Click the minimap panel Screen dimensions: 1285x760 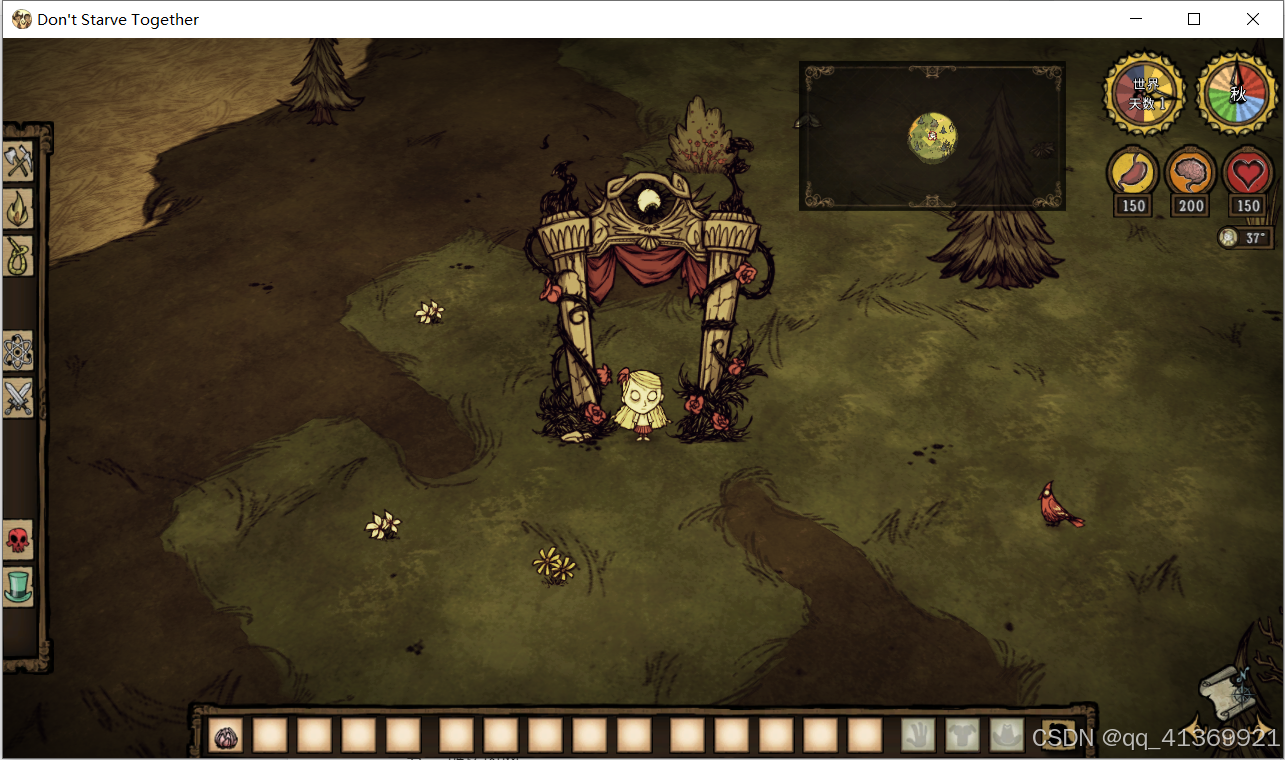(932, 136)
